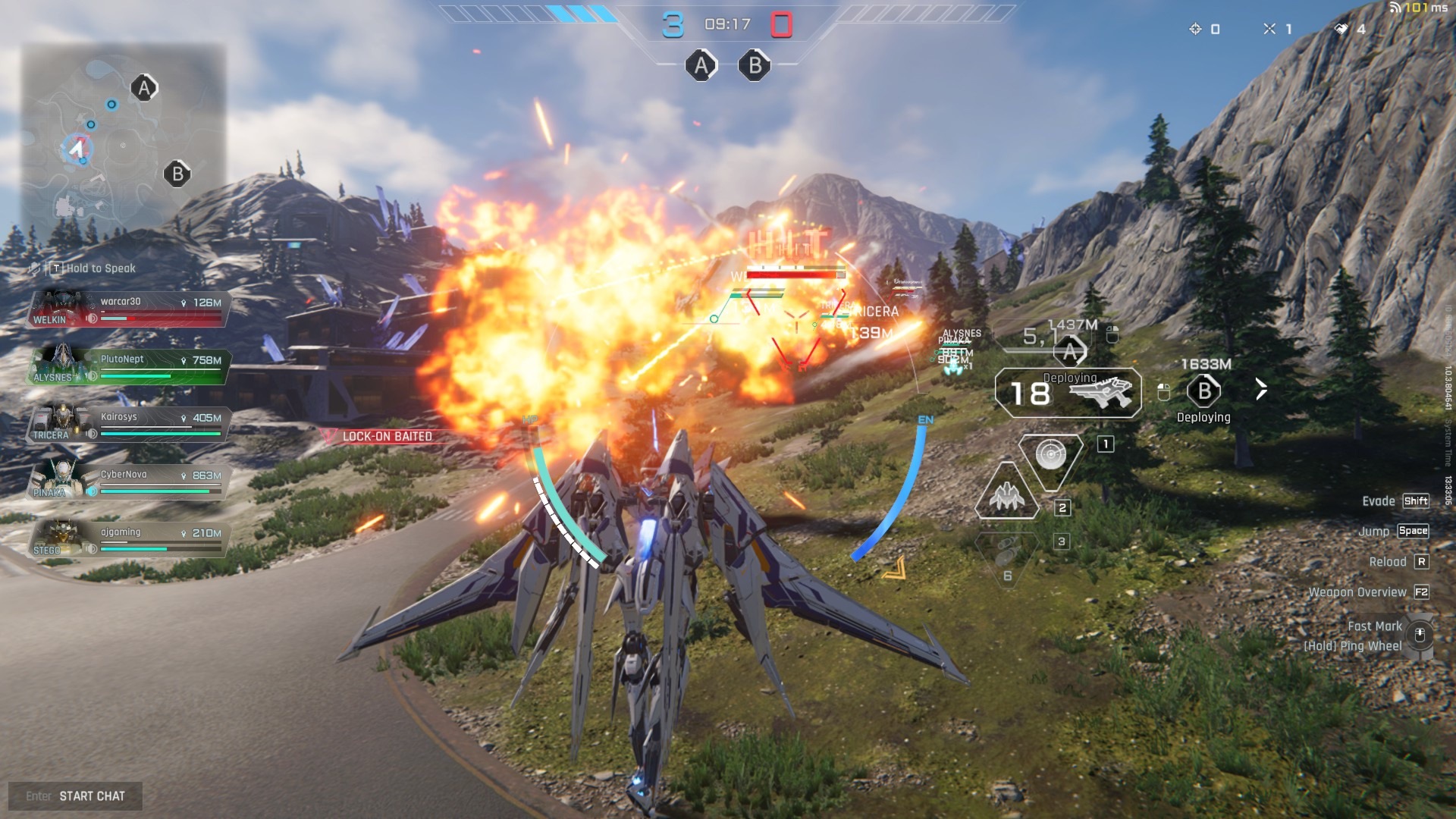Activate the circular disc ability in slot 1

pyautogui.click(x=1051, y=455)
